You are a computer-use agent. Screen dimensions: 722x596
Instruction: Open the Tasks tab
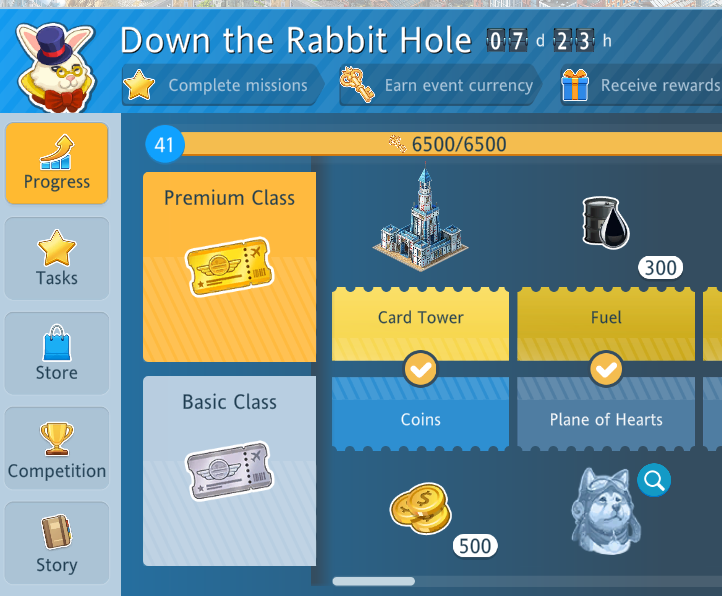[x=57, y=258]
